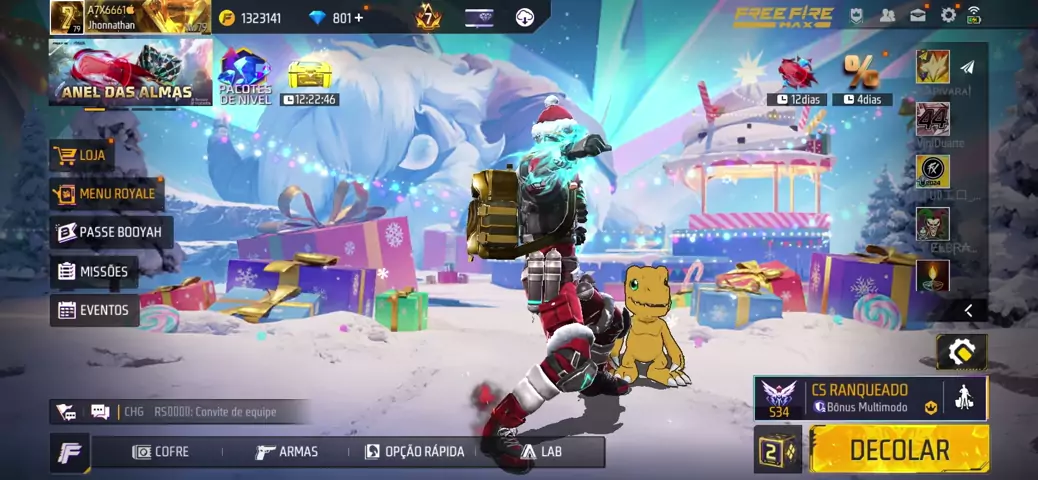Collapse the friends side panel arrow
The height and width of the screenshot is (480, 1038).
point(967,311)
